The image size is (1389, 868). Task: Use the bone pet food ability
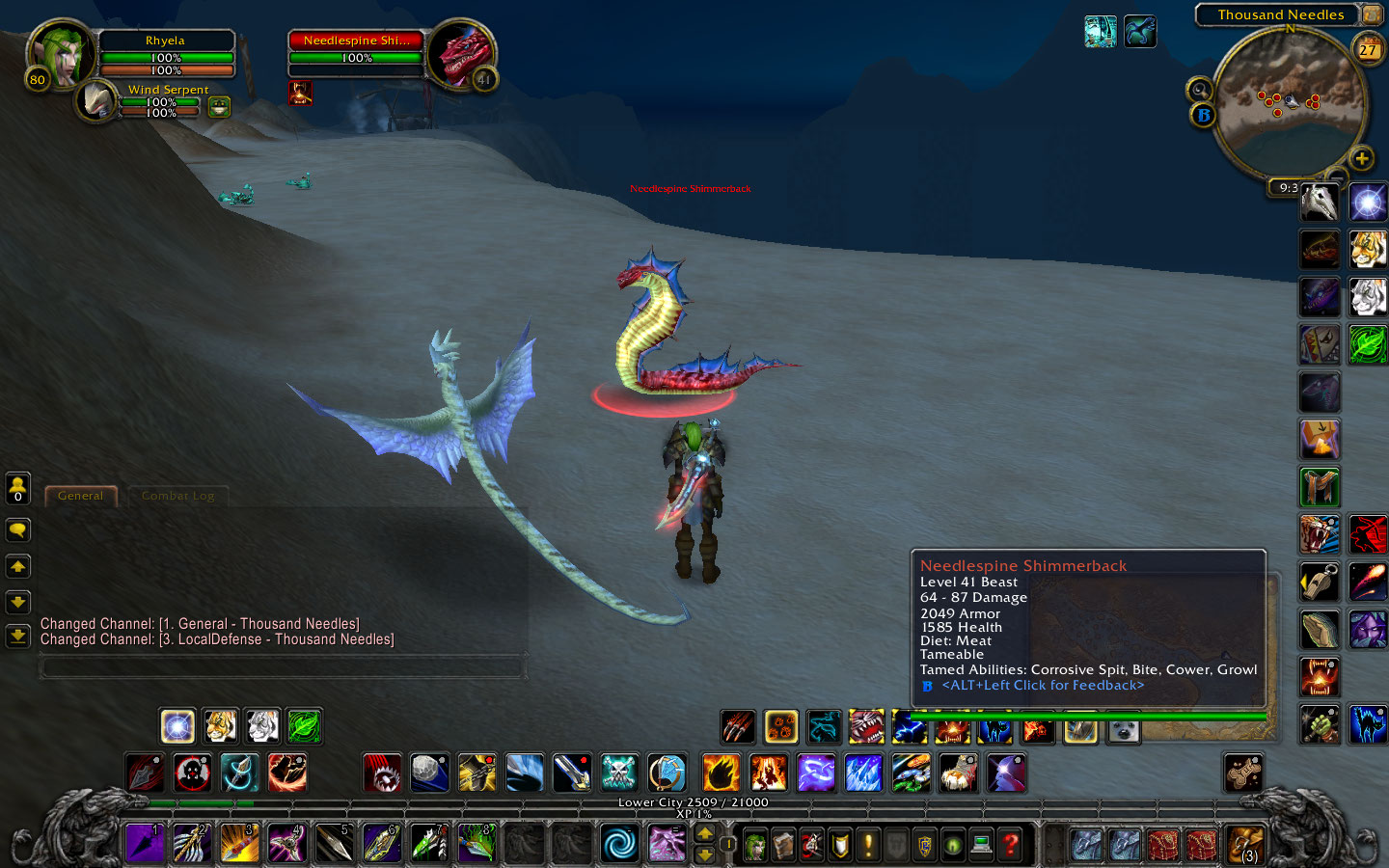(1244, 773)
